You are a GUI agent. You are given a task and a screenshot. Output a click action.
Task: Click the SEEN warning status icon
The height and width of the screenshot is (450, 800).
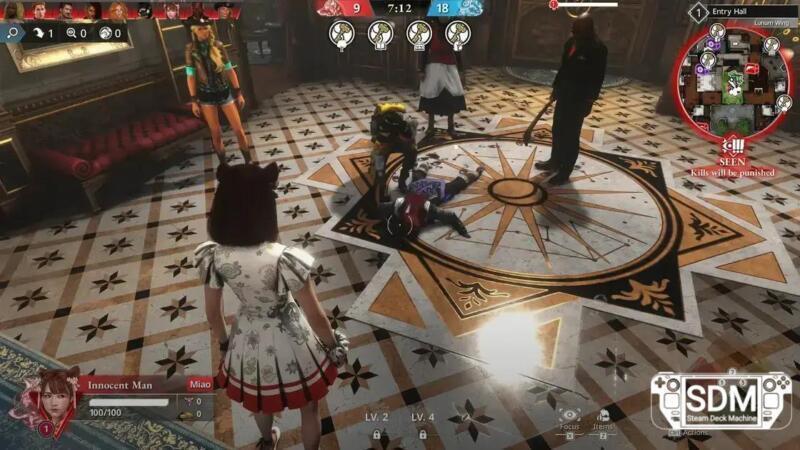point(734,145)
